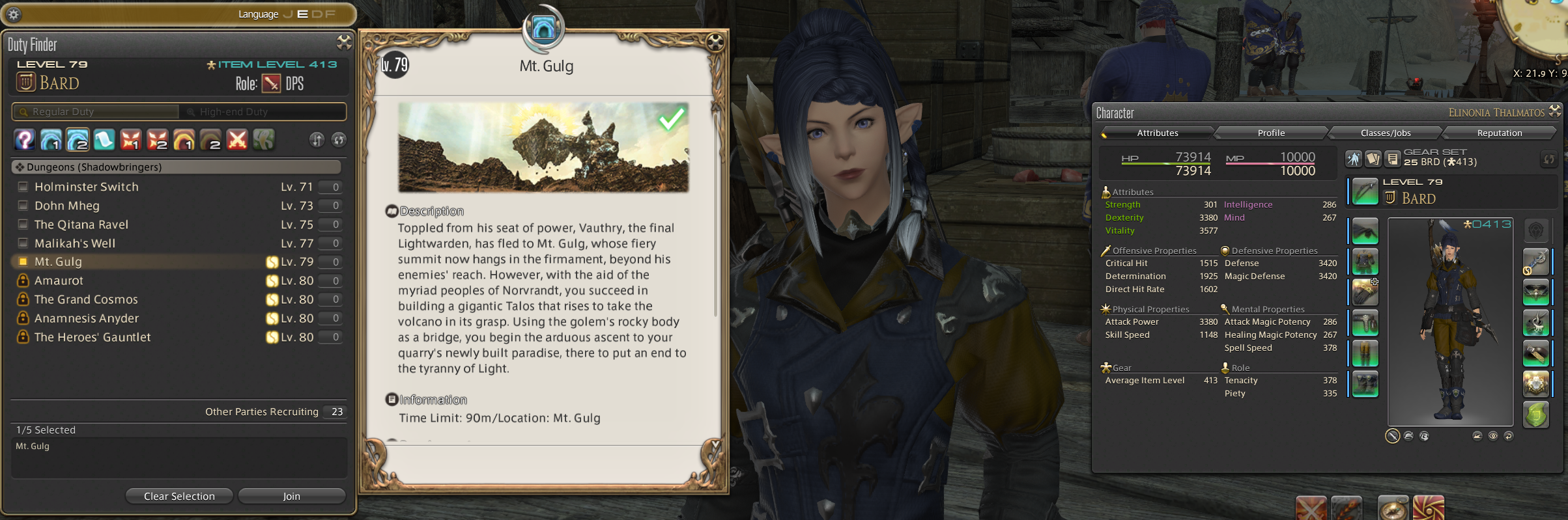Viewport: 1568px width, 520px height.
Task: Open the Classes/Jobs tab
Action: pyautogui.click(x=1386, y=133)
